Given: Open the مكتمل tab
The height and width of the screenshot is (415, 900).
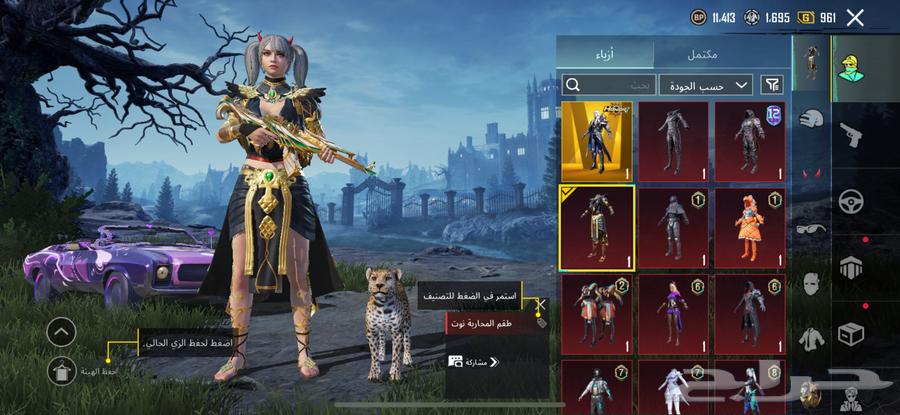Looking at the screenshot, I should pyautogui.click(x=702, y=54).
